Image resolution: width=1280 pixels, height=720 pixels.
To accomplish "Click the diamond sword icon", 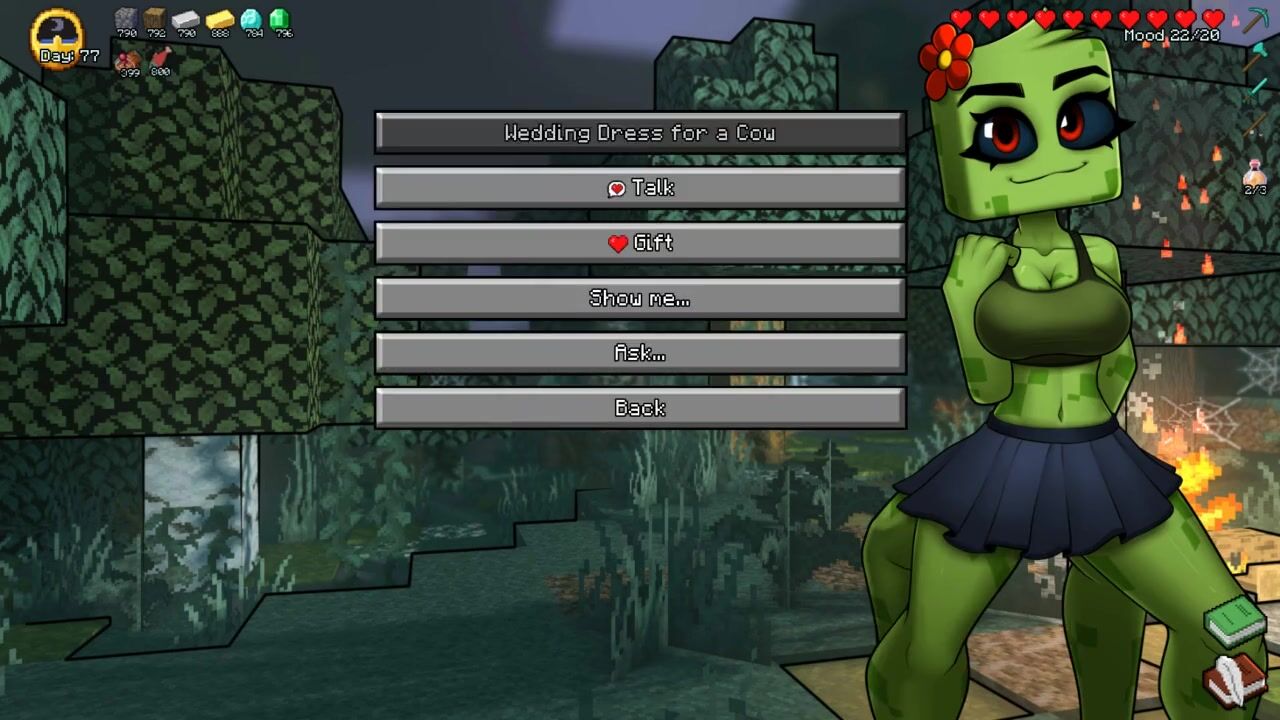I will point(1255,90).
